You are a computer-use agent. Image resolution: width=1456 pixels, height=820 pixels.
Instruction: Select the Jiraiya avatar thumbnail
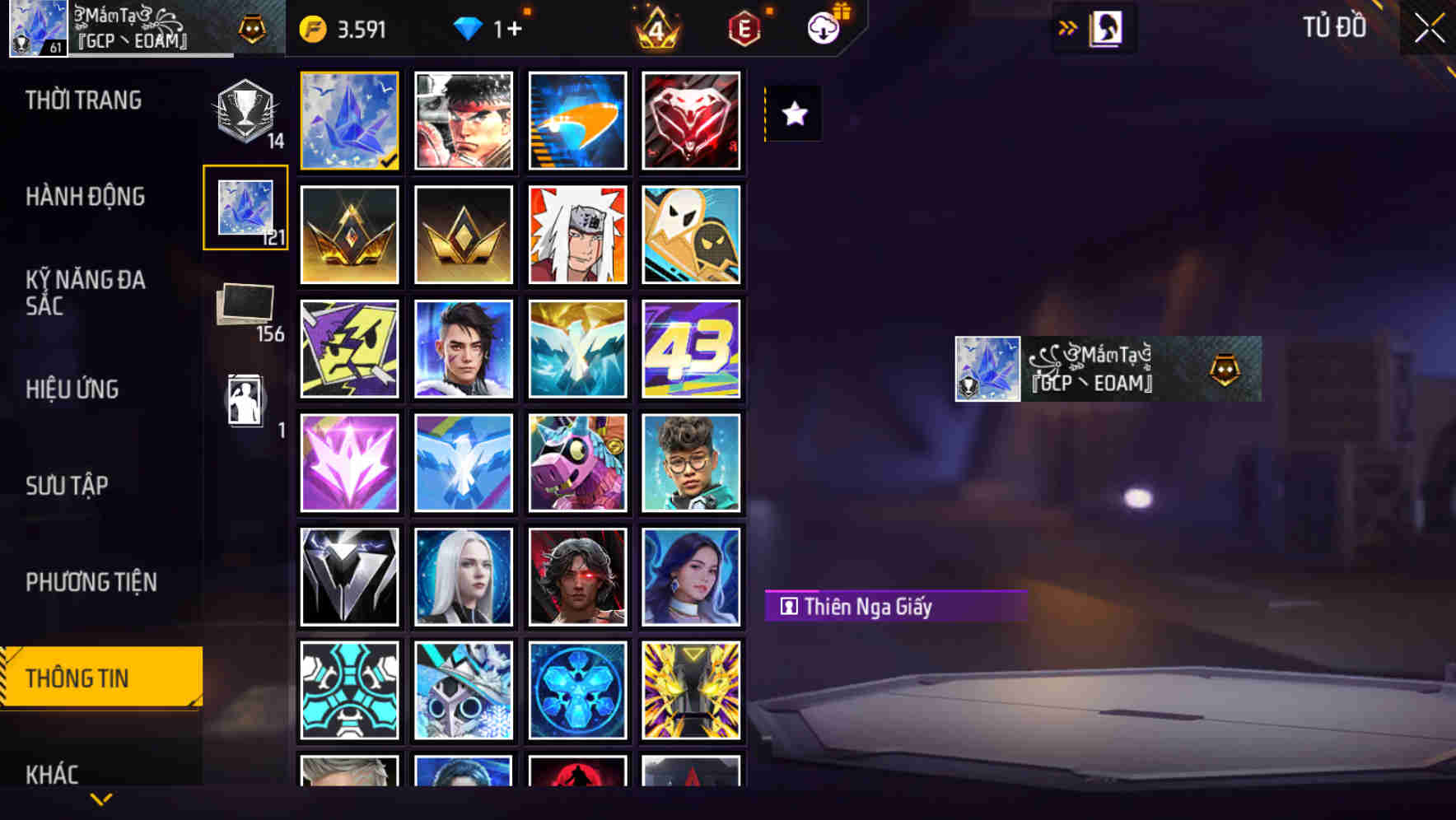578,235
